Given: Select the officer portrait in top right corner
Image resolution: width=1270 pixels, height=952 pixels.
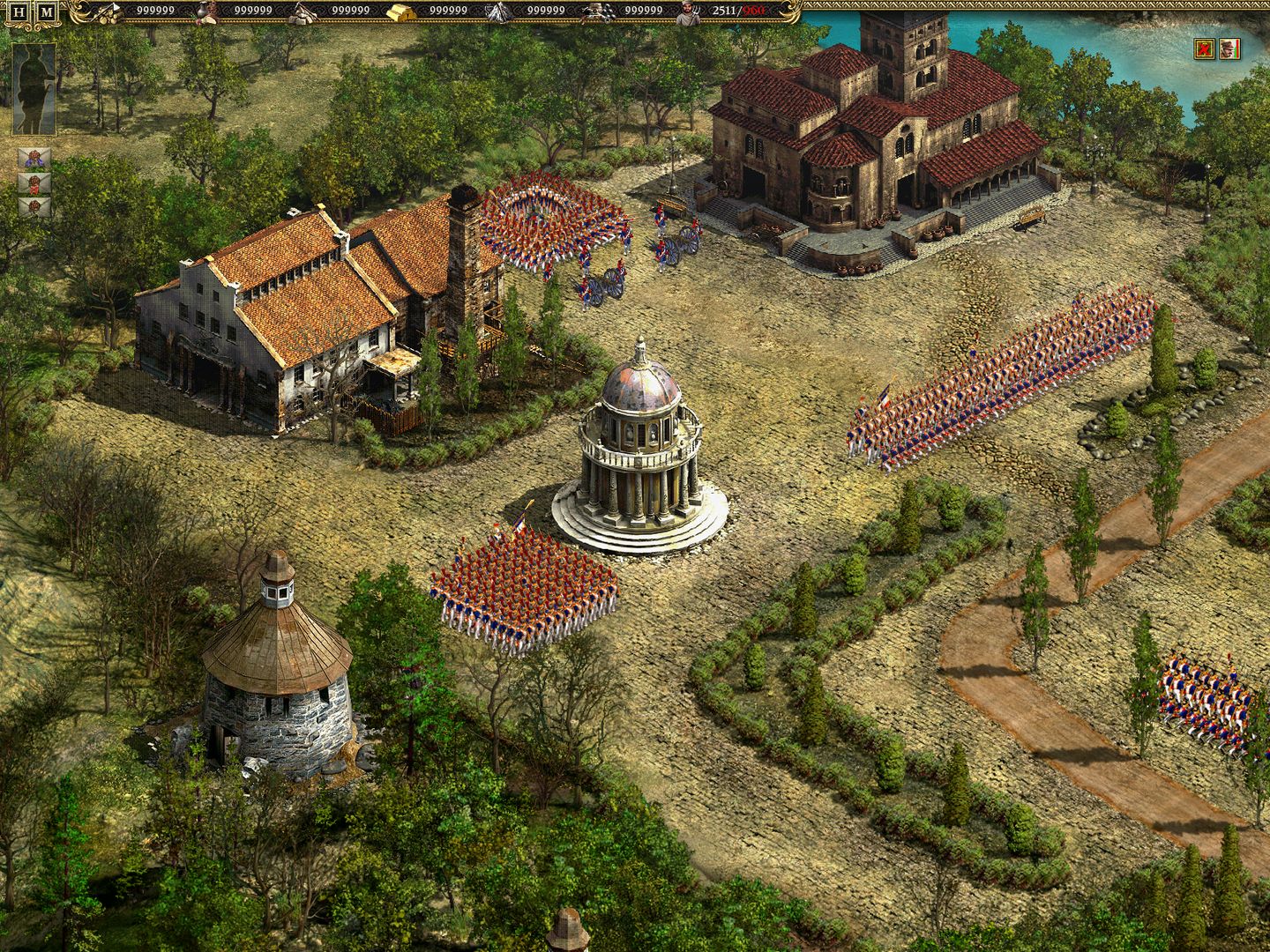Looking at the screenshot, I should [x=1229, y=50].
